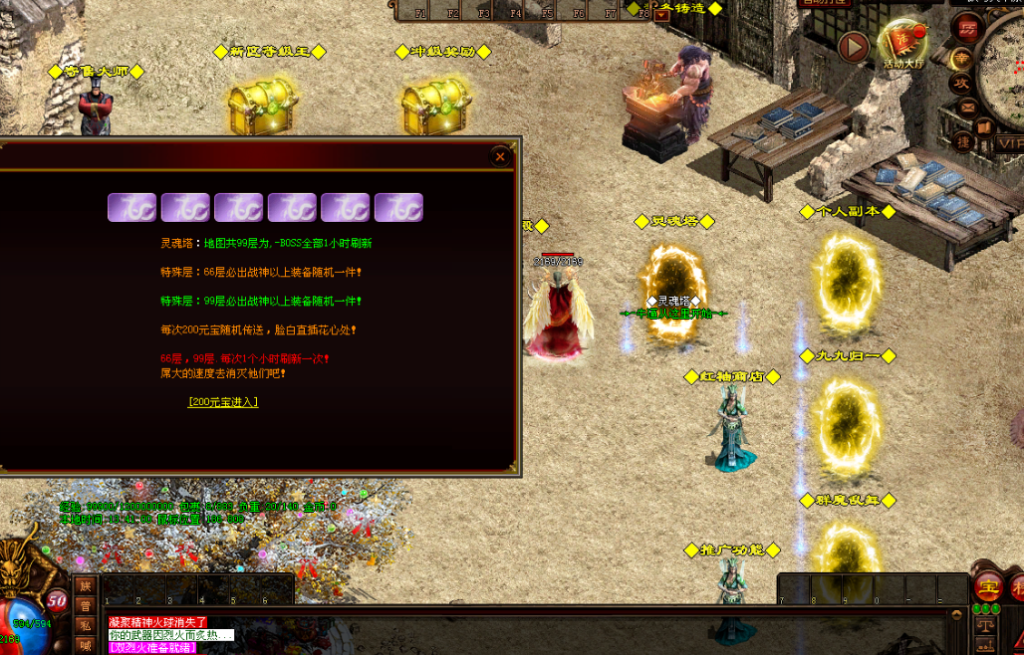Click the level 50 badge orb

point(57,600)
